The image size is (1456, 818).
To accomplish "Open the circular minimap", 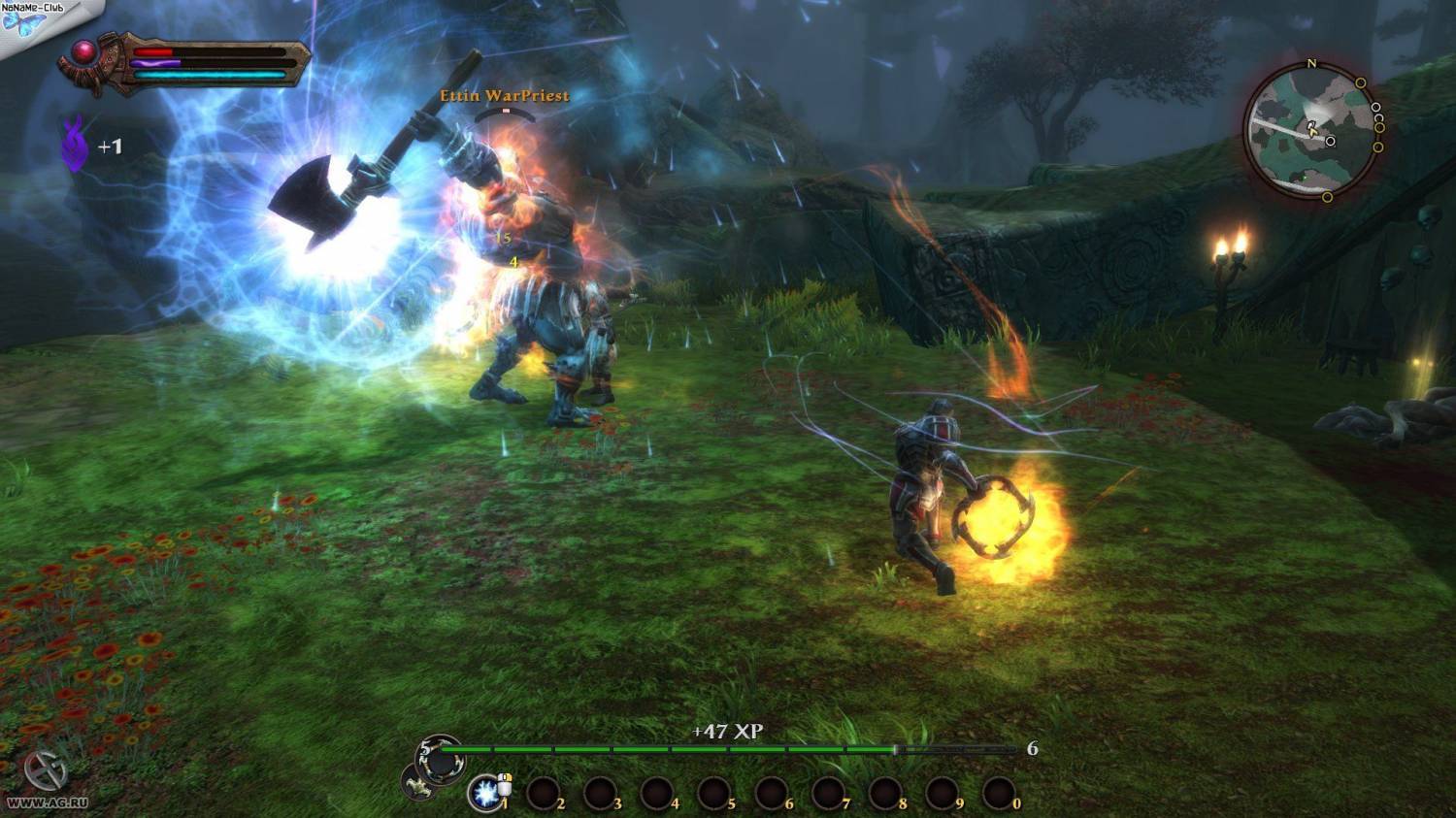I will (x=1310, y=130).
